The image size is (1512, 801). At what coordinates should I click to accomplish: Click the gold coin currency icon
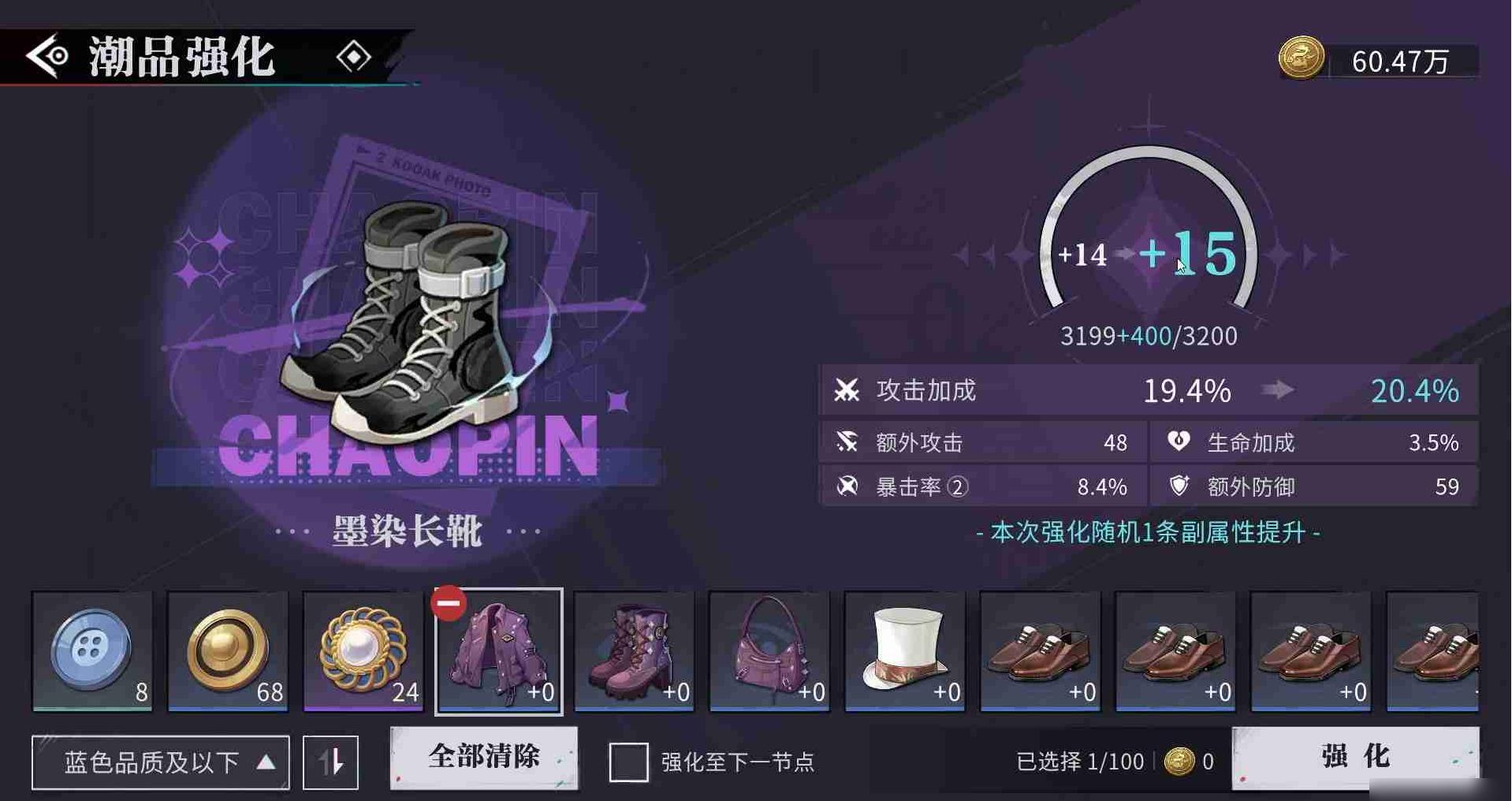pyautogui.click(x=1301, y=58)
